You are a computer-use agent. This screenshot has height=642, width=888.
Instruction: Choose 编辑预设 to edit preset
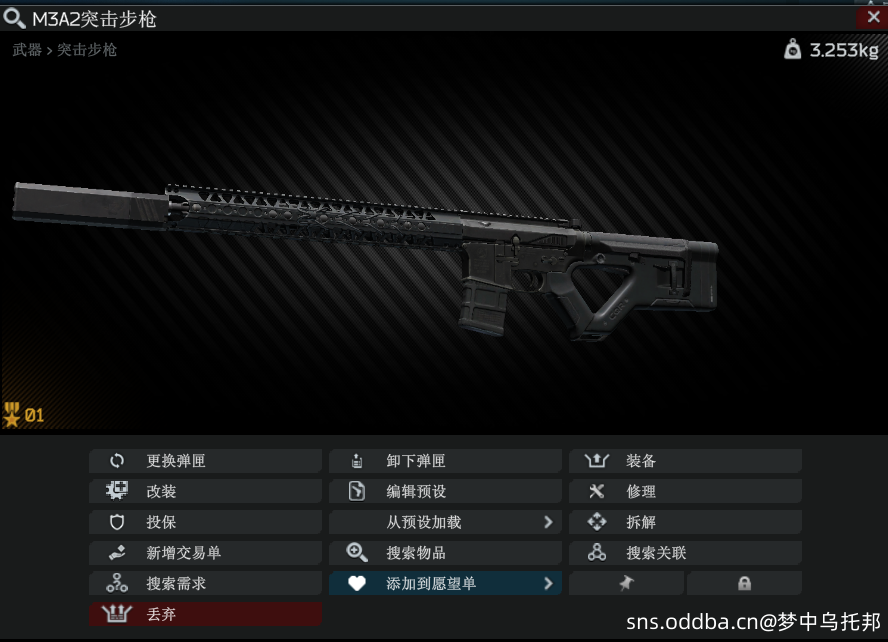pos(445,492)
